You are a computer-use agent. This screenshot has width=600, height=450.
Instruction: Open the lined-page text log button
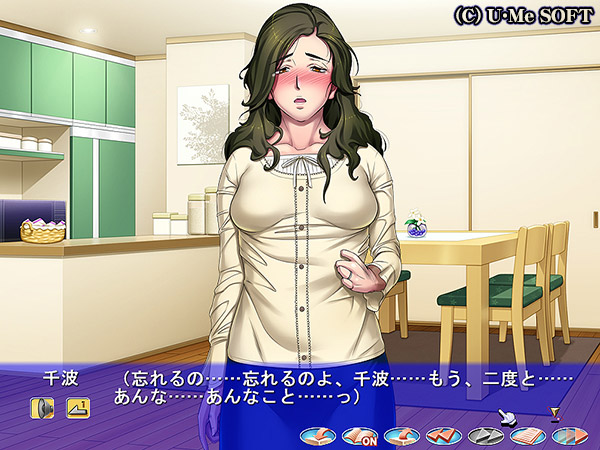(x=526, y=436)
